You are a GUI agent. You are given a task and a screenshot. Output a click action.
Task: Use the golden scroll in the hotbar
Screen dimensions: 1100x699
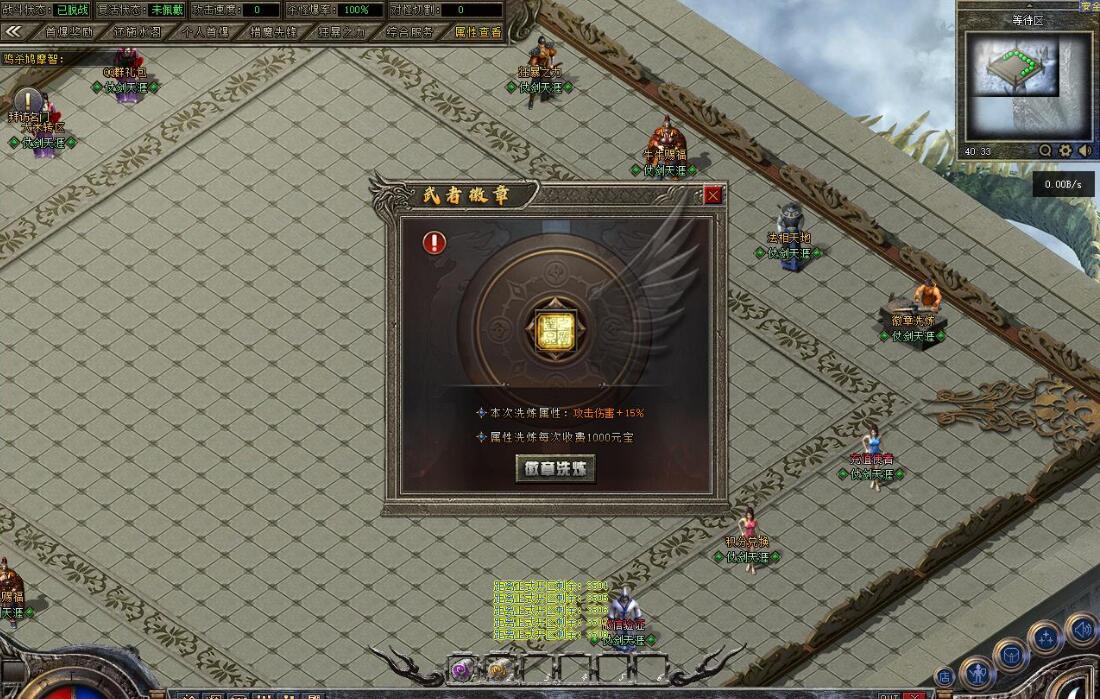497,669
